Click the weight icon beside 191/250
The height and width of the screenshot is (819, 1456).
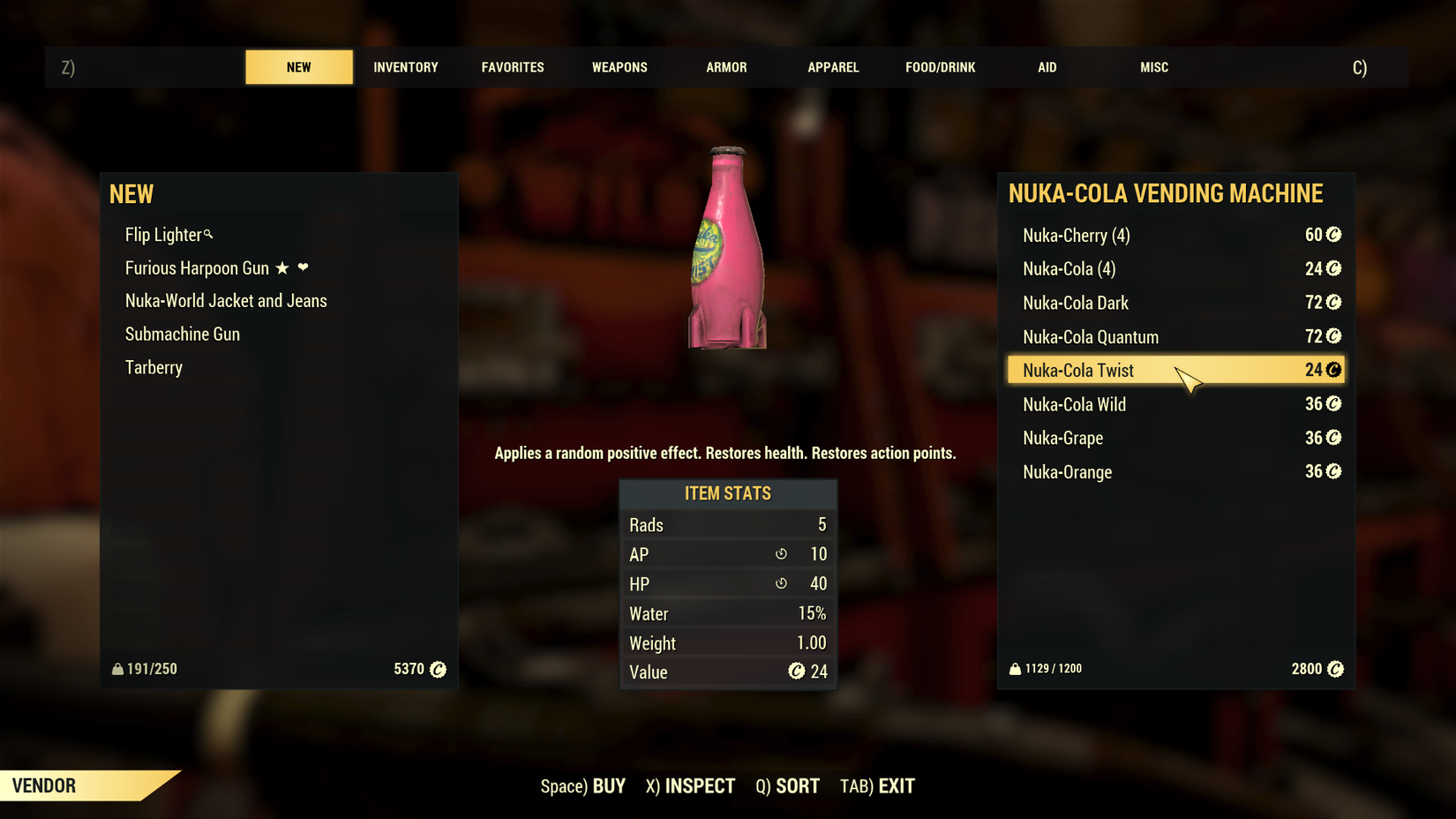117,669
